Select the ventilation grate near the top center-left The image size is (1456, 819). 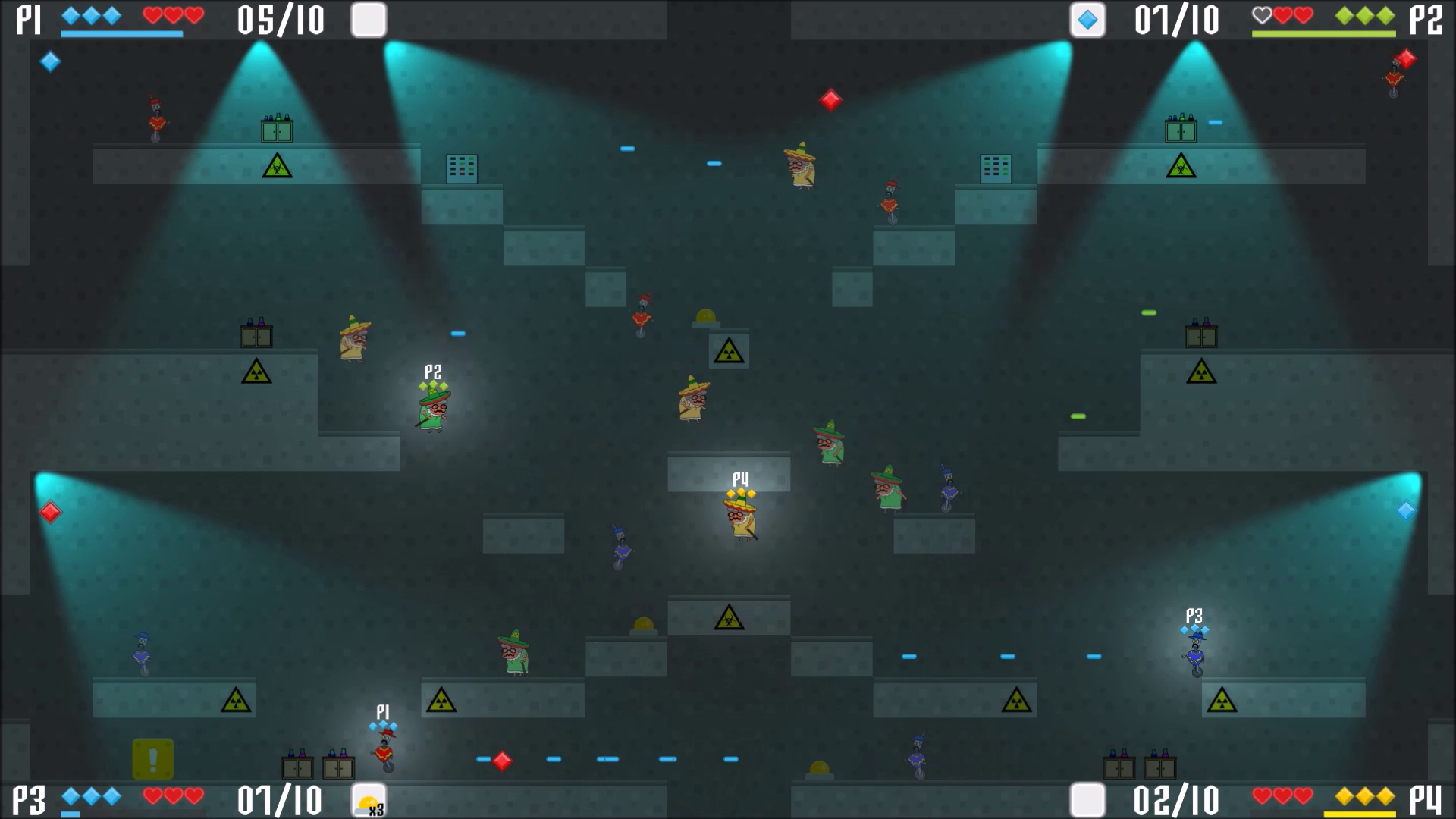(x=461, y=168)
